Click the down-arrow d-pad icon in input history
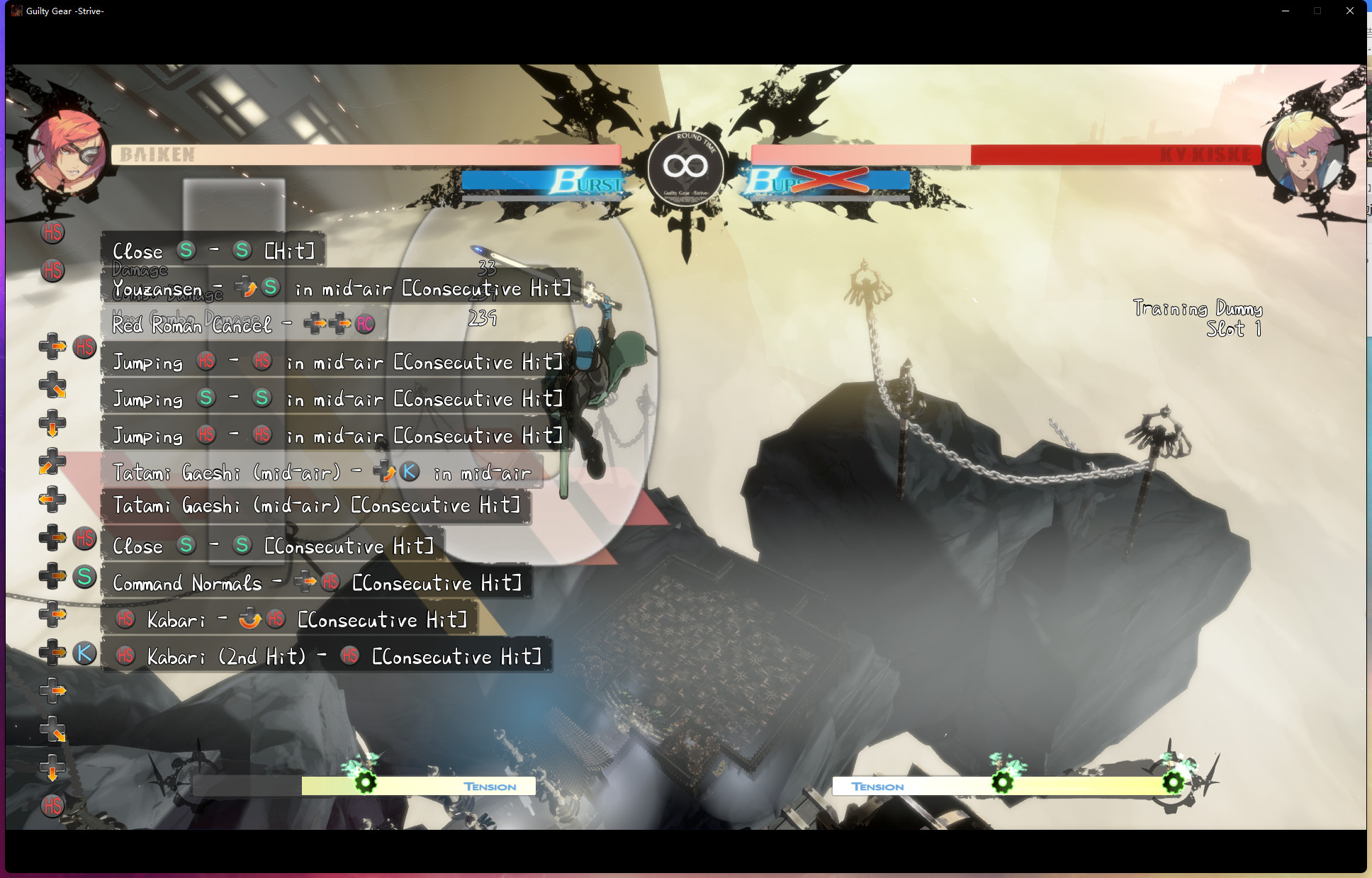 point(53,424)
